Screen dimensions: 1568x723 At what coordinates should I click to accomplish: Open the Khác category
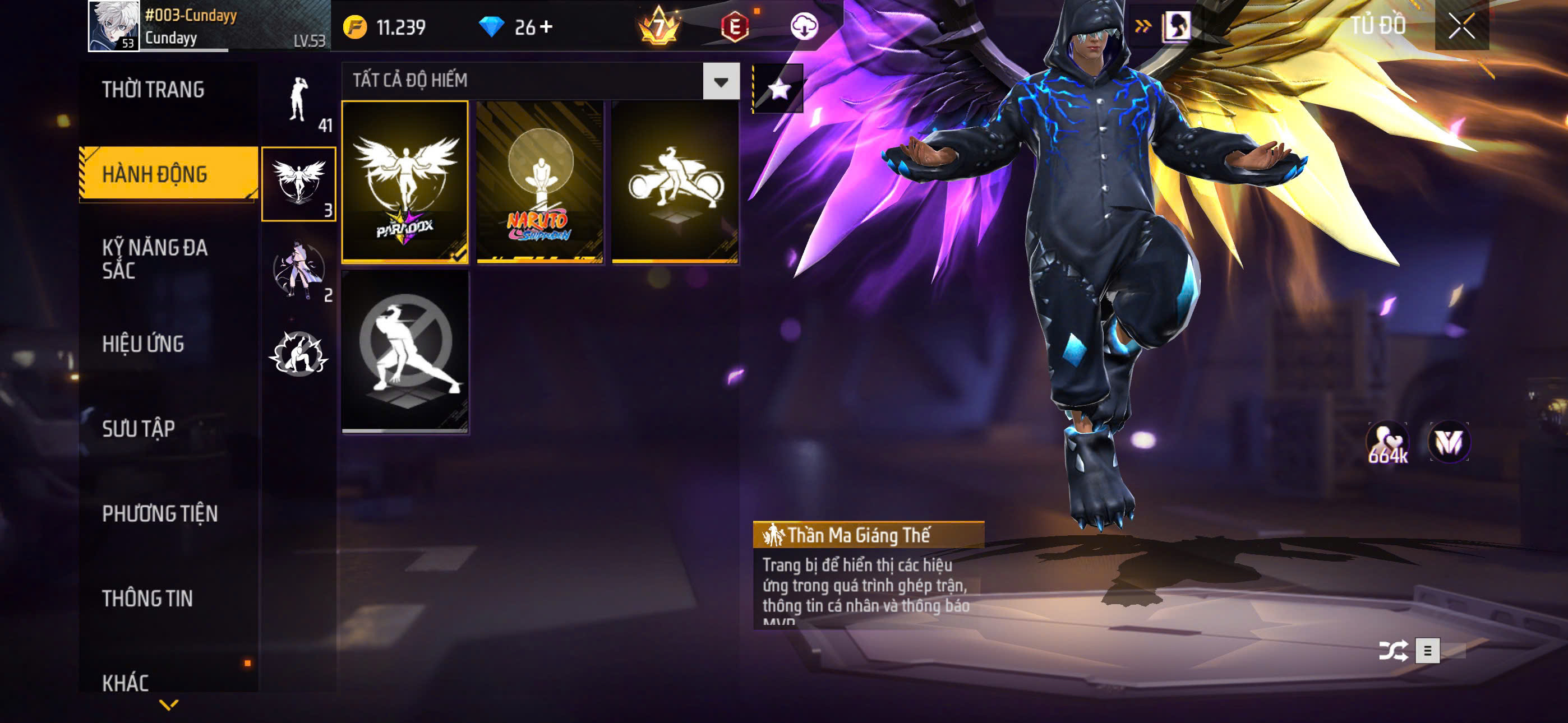click(x=126, y=682)
